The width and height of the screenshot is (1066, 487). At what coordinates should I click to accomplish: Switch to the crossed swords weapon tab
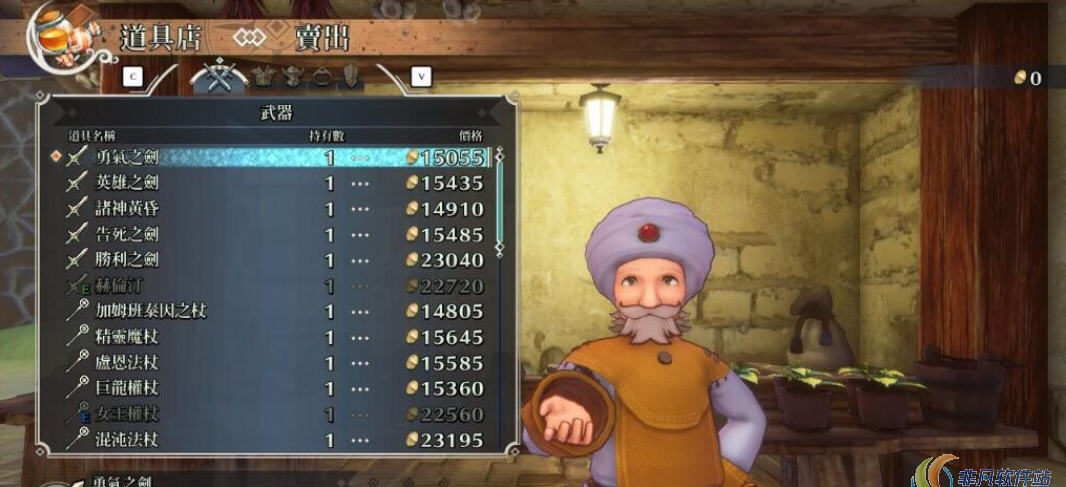point(218,75)
